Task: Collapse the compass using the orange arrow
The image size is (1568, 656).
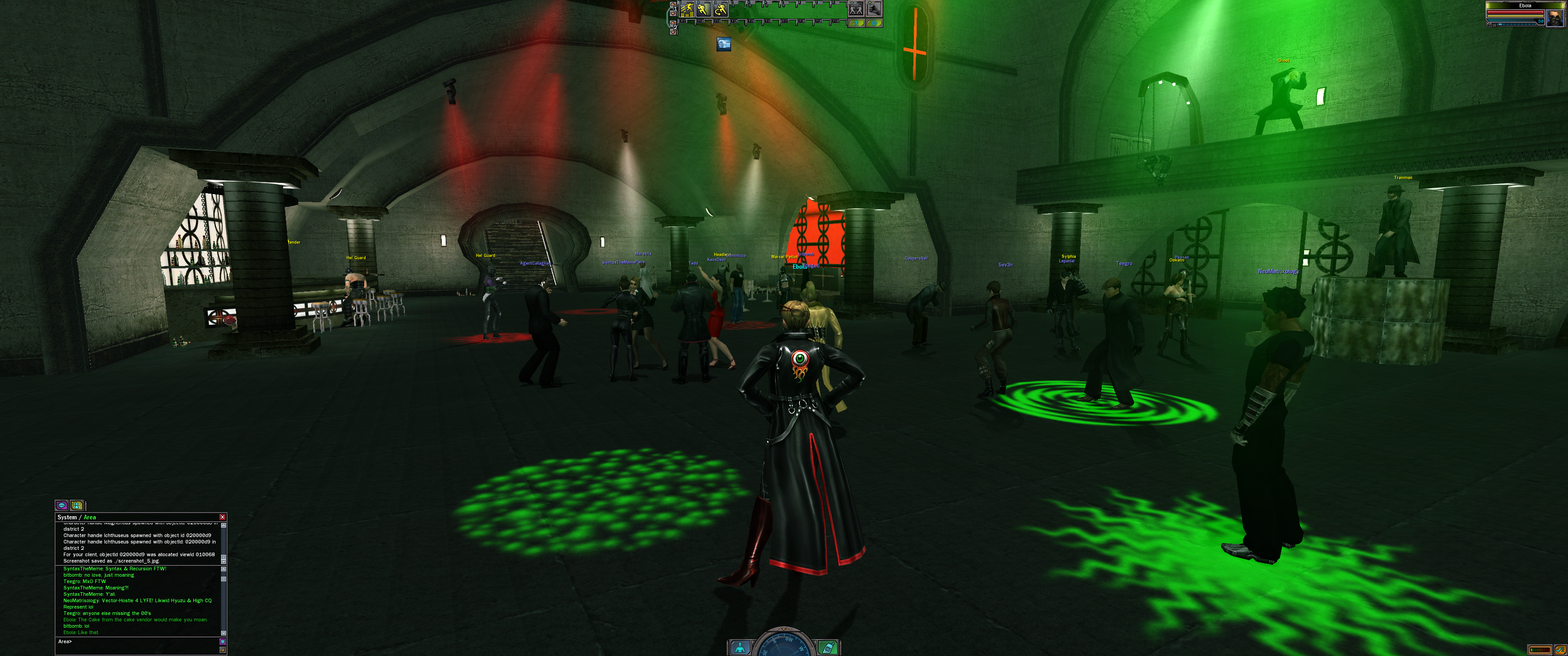Action: (x=784, y=629)
